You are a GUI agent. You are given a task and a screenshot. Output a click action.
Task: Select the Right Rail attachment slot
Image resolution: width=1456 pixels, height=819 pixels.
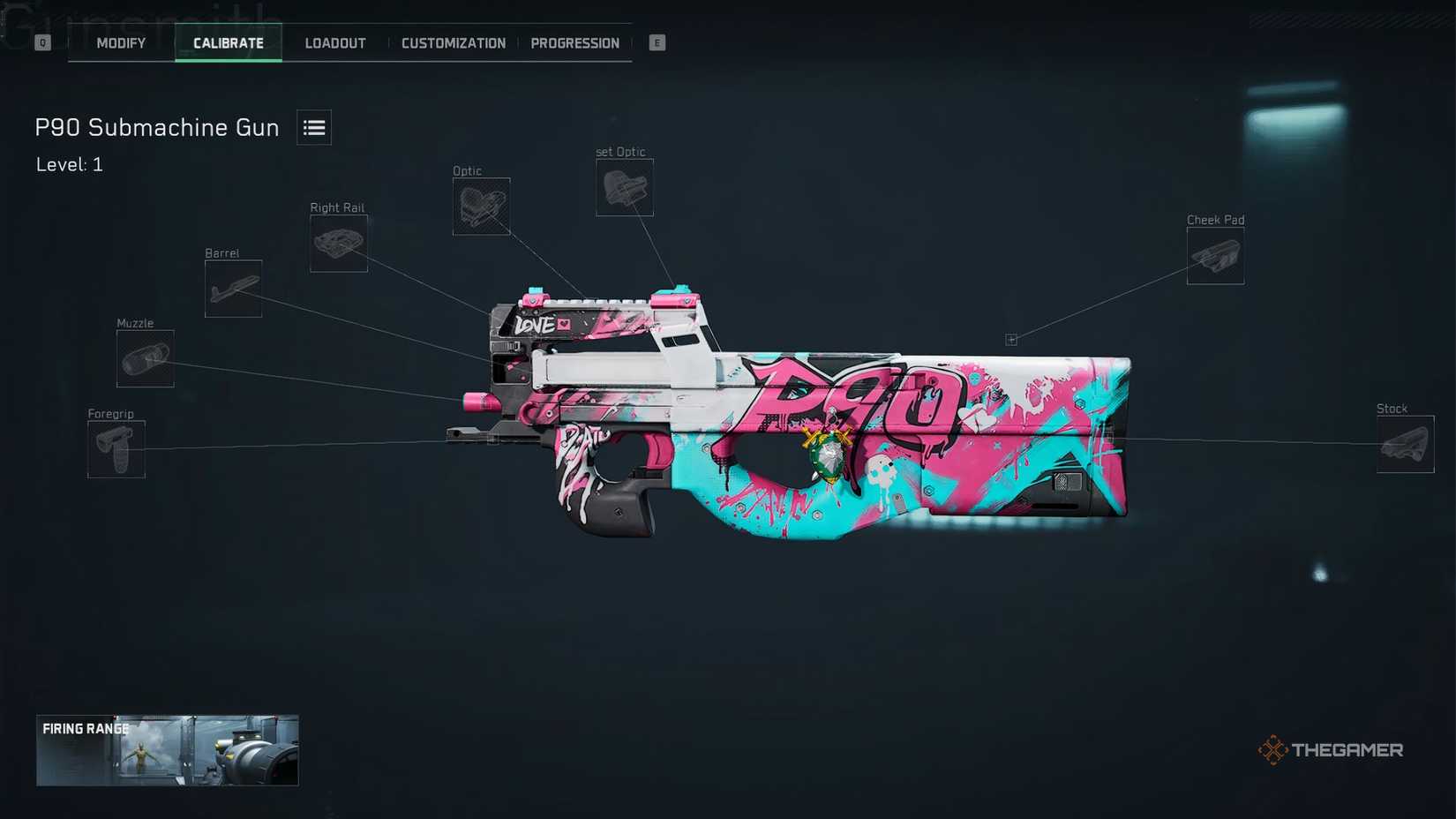point(338,243)
